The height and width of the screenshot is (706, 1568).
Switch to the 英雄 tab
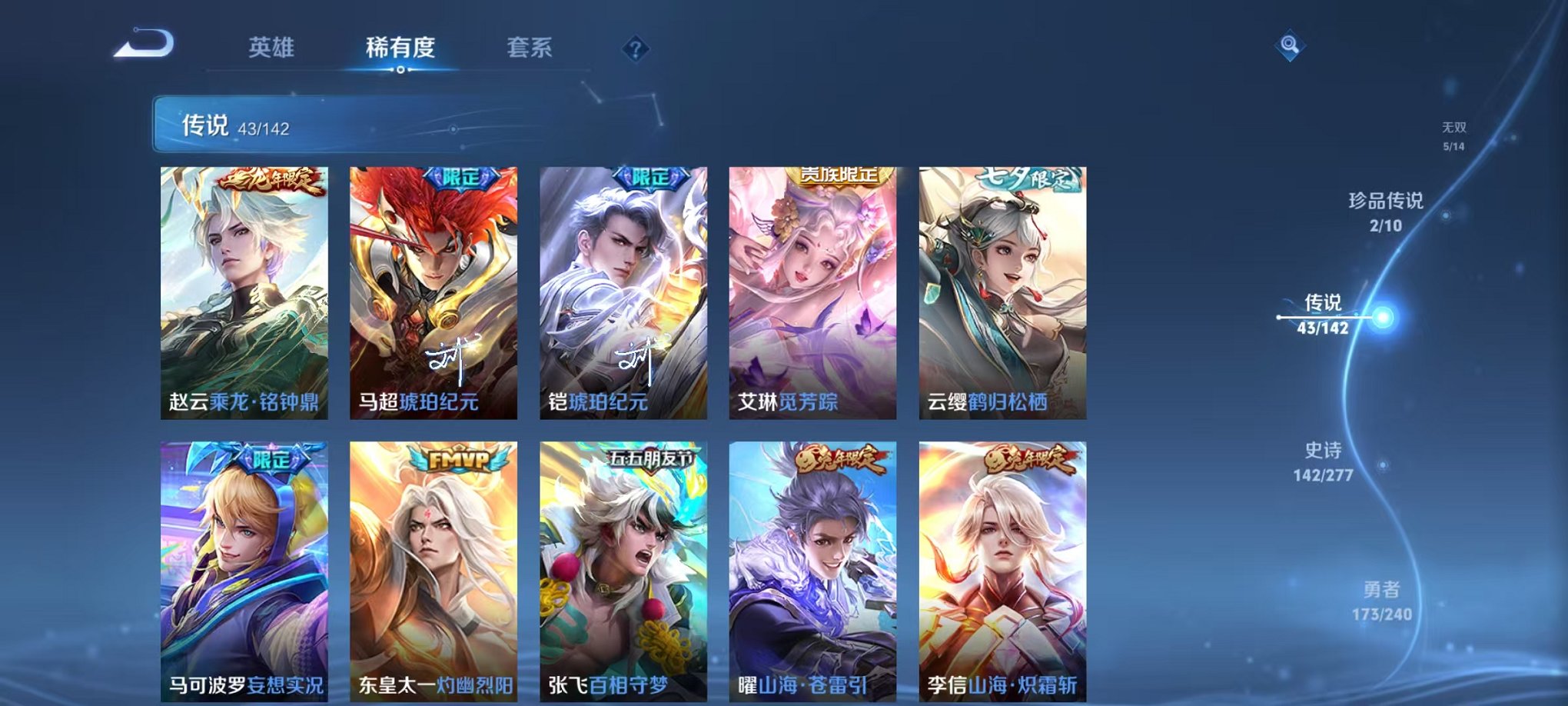pos(273,48)
